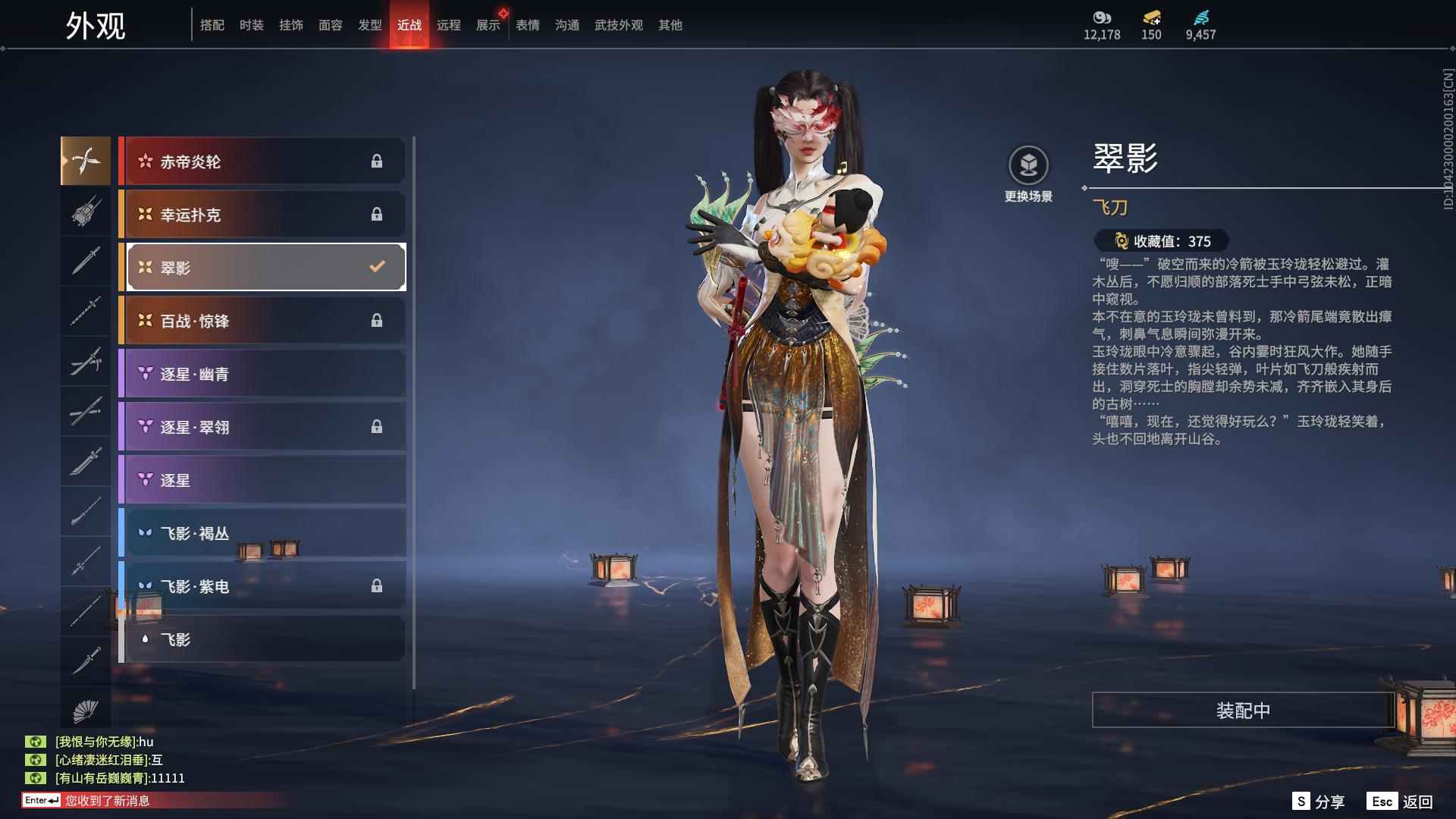Go to the 远程 weapons tab
The height and width of the screenshot is (819, 1456).
[x=448, y=25]
